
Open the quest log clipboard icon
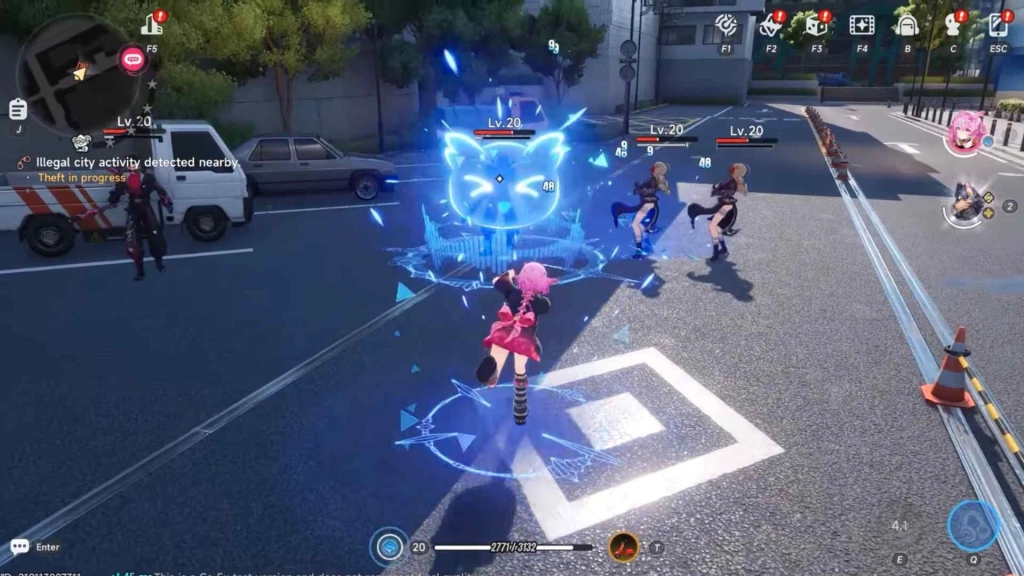[17, 109]
